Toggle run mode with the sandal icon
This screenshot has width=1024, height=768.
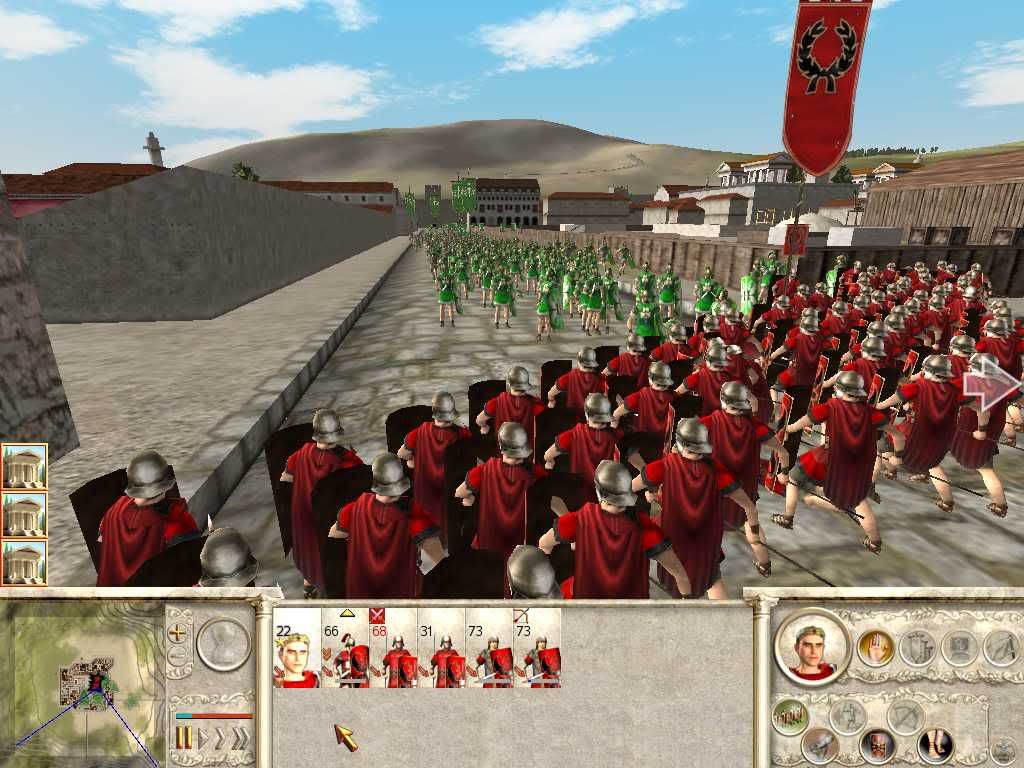coord(935,745)
